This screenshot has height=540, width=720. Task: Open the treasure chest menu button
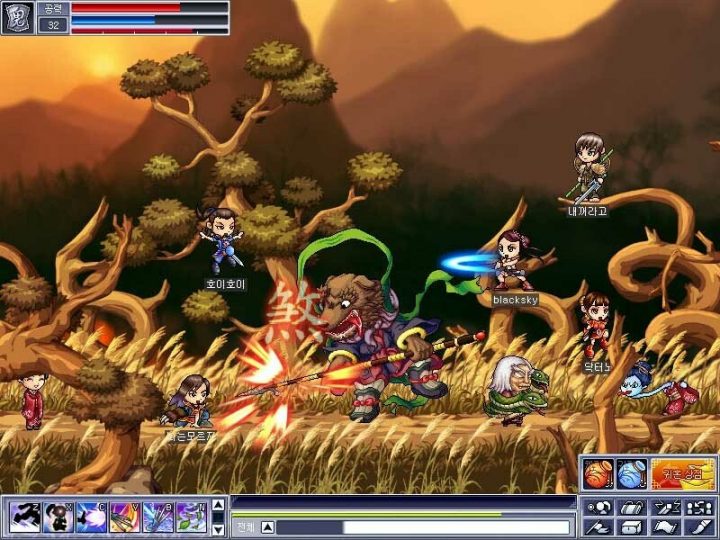632,527
